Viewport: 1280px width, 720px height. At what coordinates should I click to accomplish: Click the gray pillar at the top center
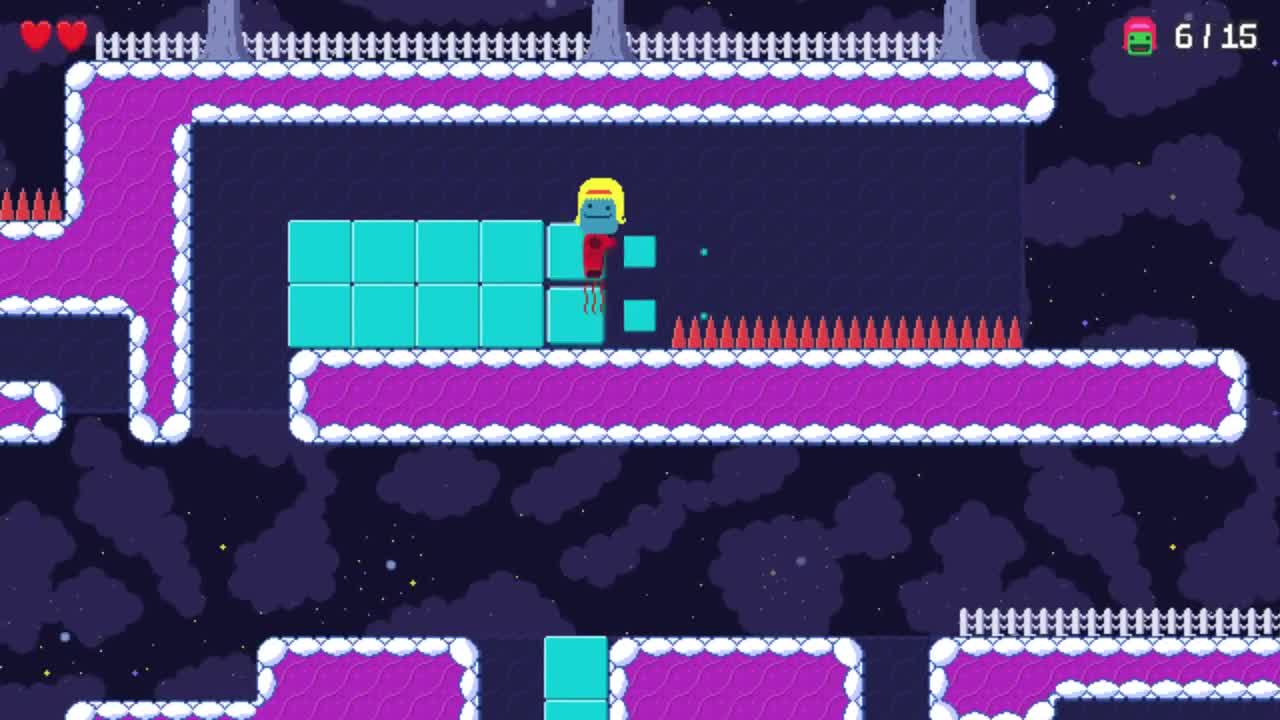pyautogui.click(x=607, y=20)
